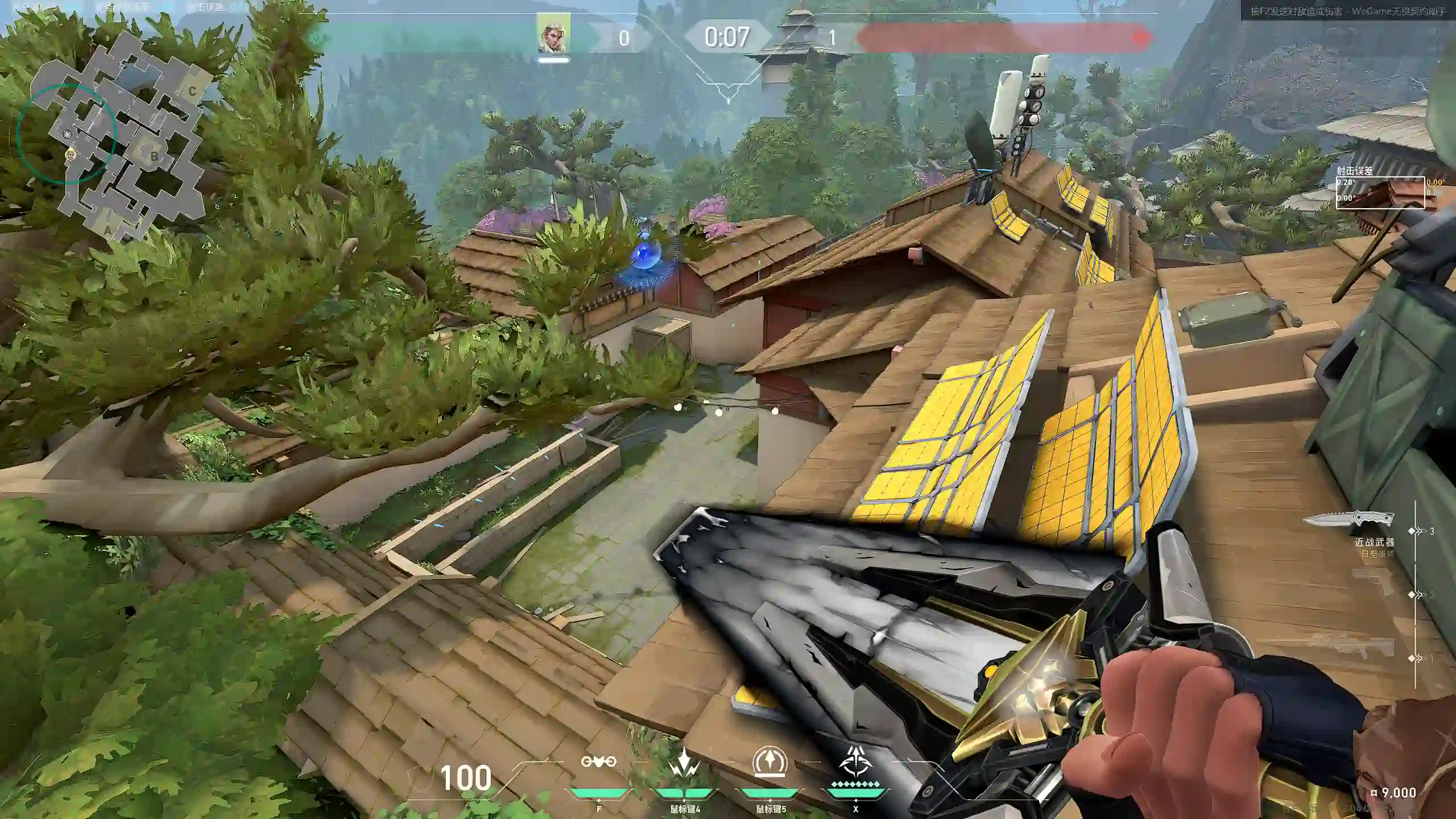Open the WeGame assistant overlay banner
Screen dimensions: 1456x819
(x=1347, y=10)
